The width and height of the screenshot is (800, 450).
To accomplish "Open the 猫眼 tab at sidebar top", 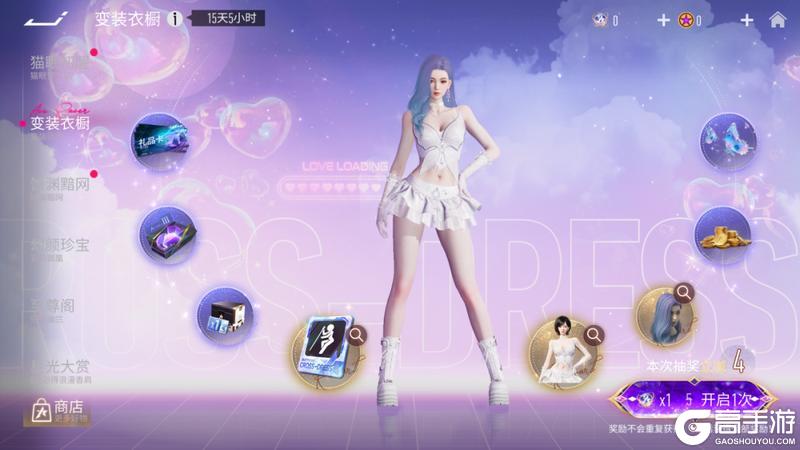I will (x=60, y=63).
